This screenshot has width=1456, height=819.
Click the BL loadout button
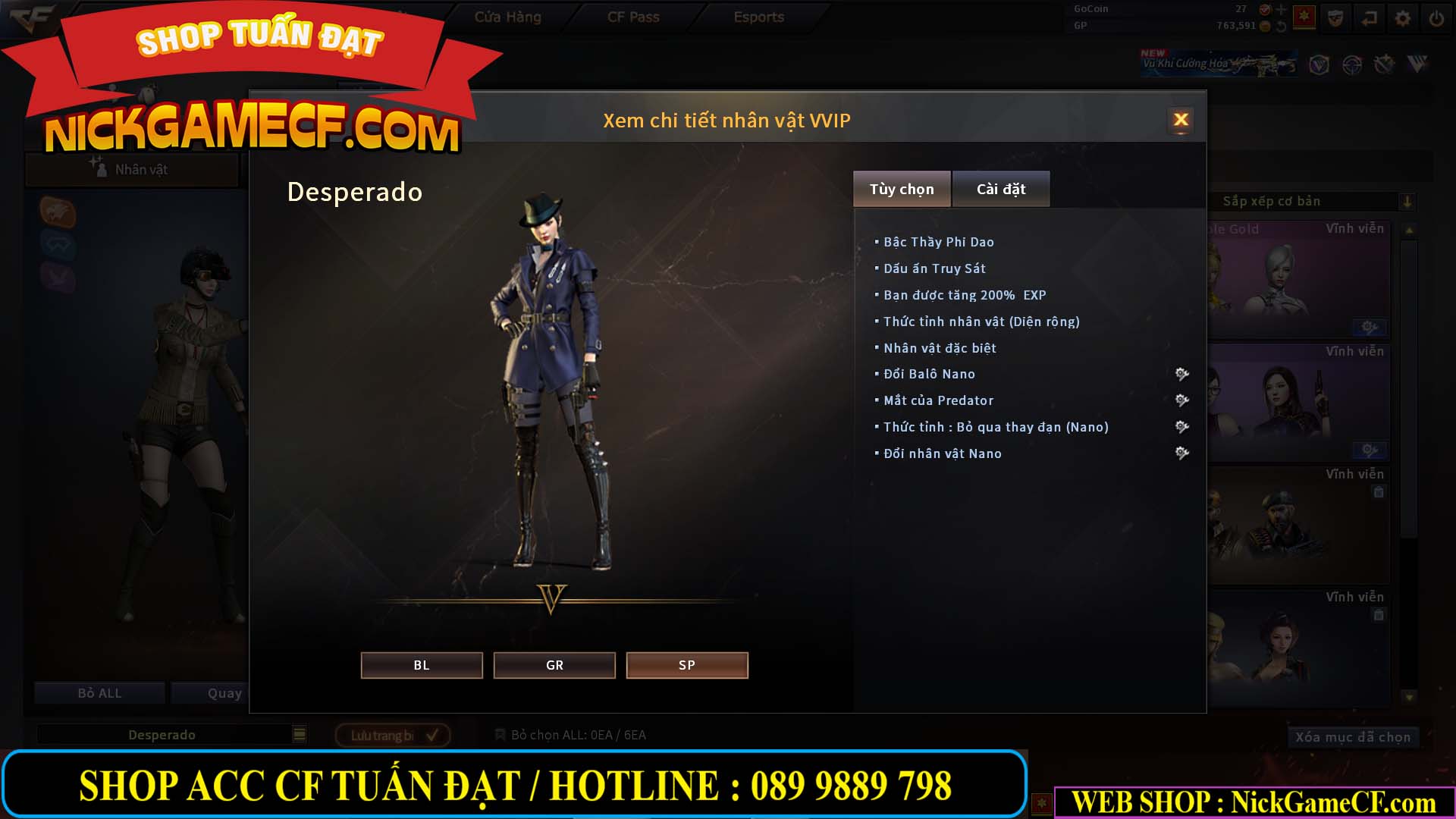422,665
